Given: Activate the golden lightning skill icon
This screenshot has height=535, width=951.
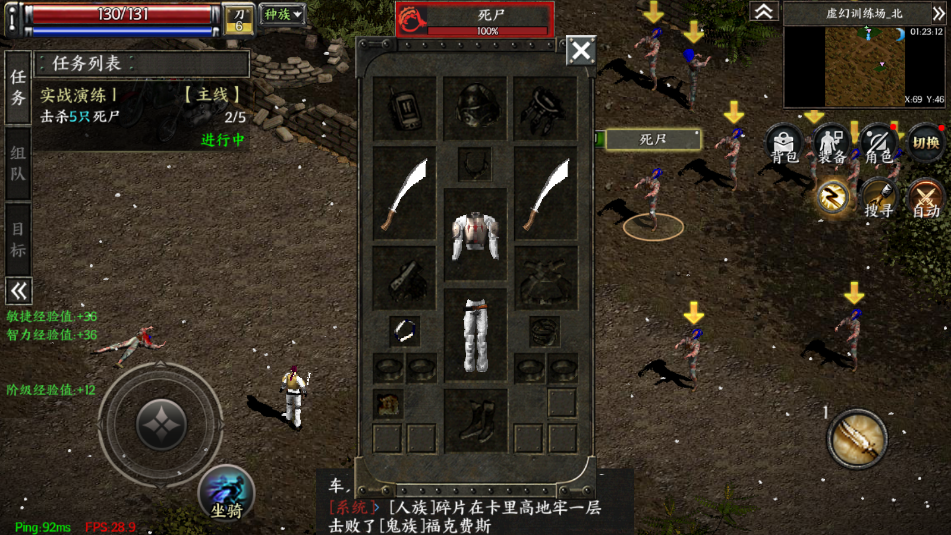Looking at the screenshot, I should pos(833,196).
